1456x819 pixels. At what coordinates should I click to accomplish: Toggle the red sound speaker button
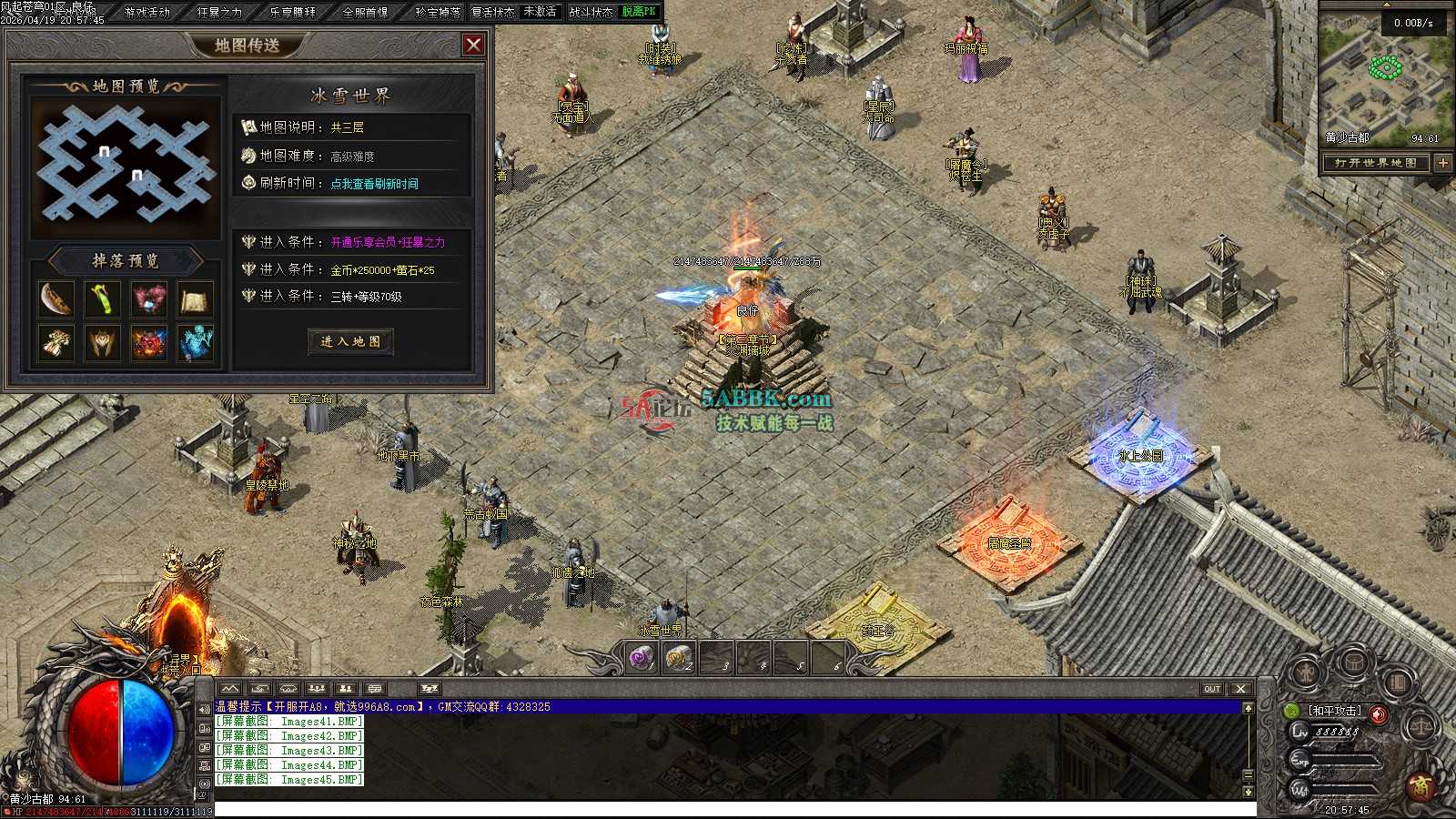coord(1380,714)
